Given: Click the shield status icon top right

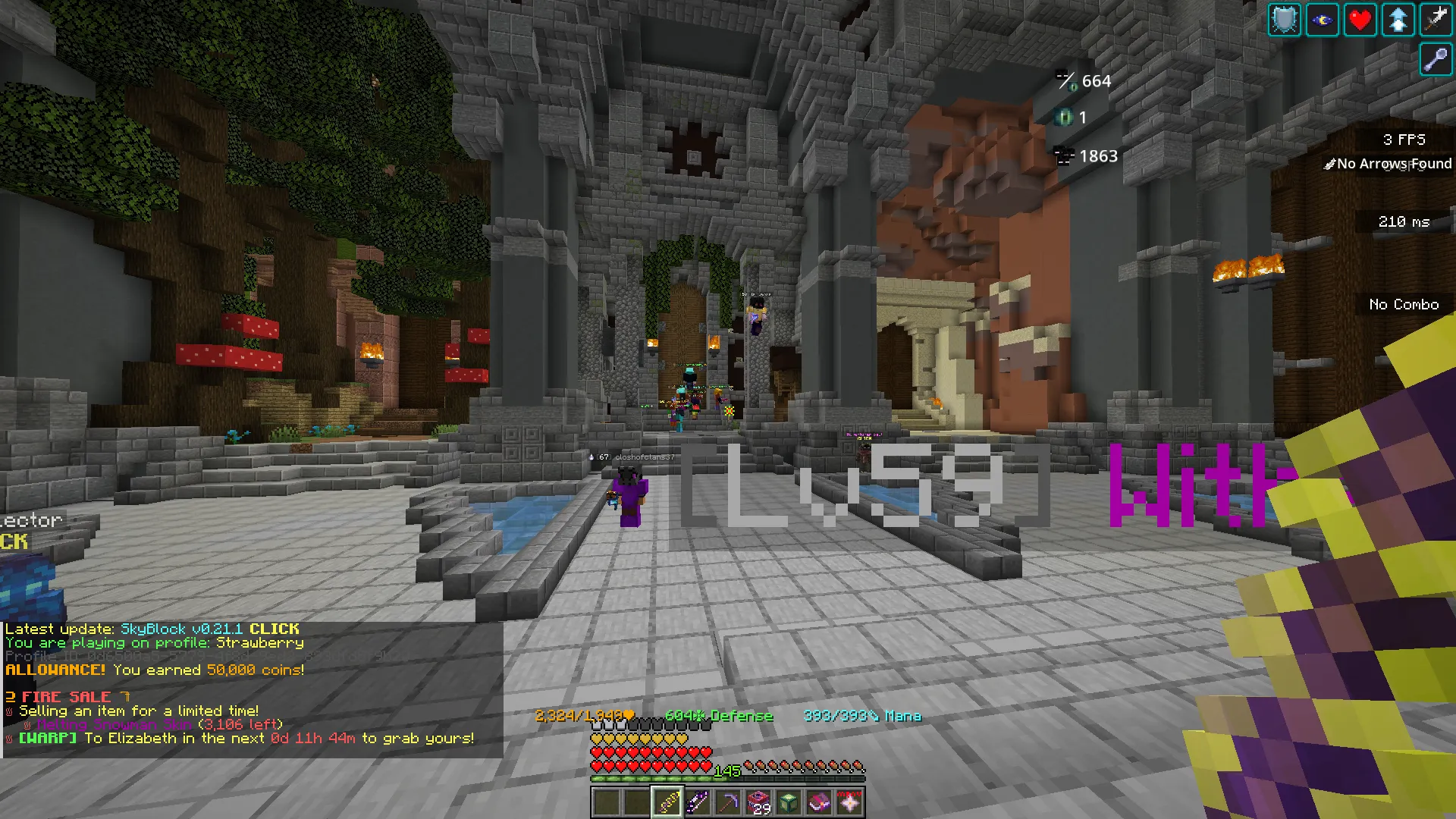Looking at the screenshot, I should pos(1284,20).
